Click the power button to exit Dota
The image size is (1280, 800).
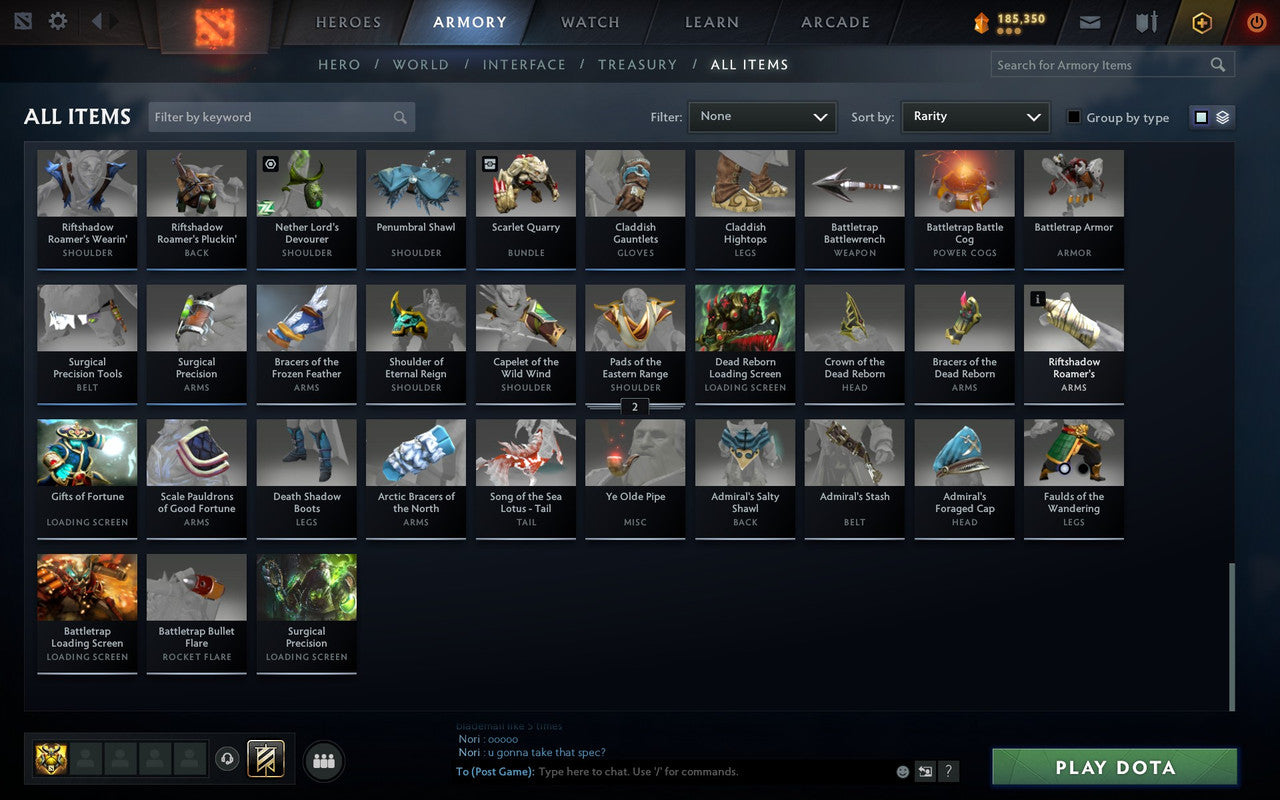tap(1256, 22)
